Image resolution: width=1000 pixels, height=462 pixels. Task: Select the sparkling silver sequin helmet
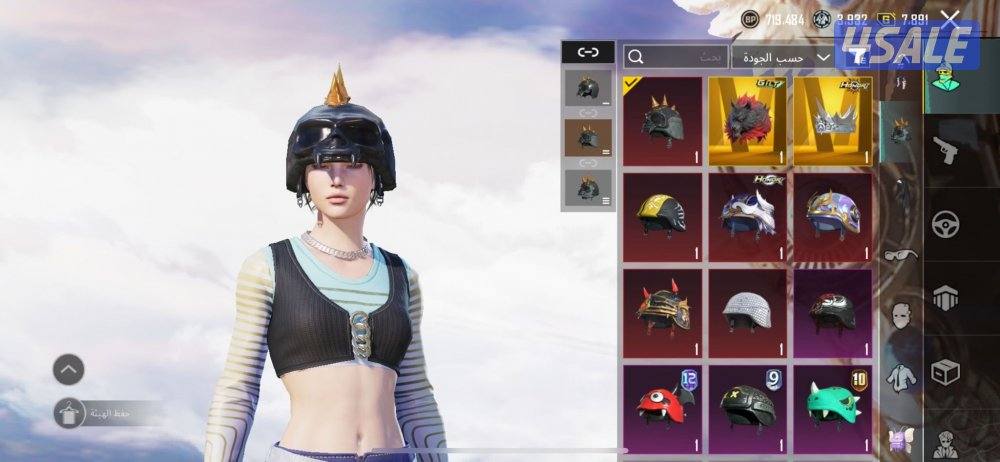748,308
